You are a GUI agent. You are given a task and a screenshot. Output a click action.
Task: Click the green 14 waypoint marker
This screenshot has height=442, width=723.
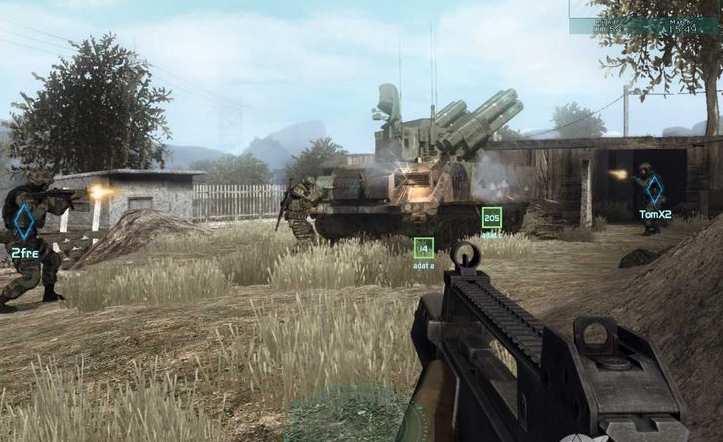pyautogui.click(x=424, y=247)
